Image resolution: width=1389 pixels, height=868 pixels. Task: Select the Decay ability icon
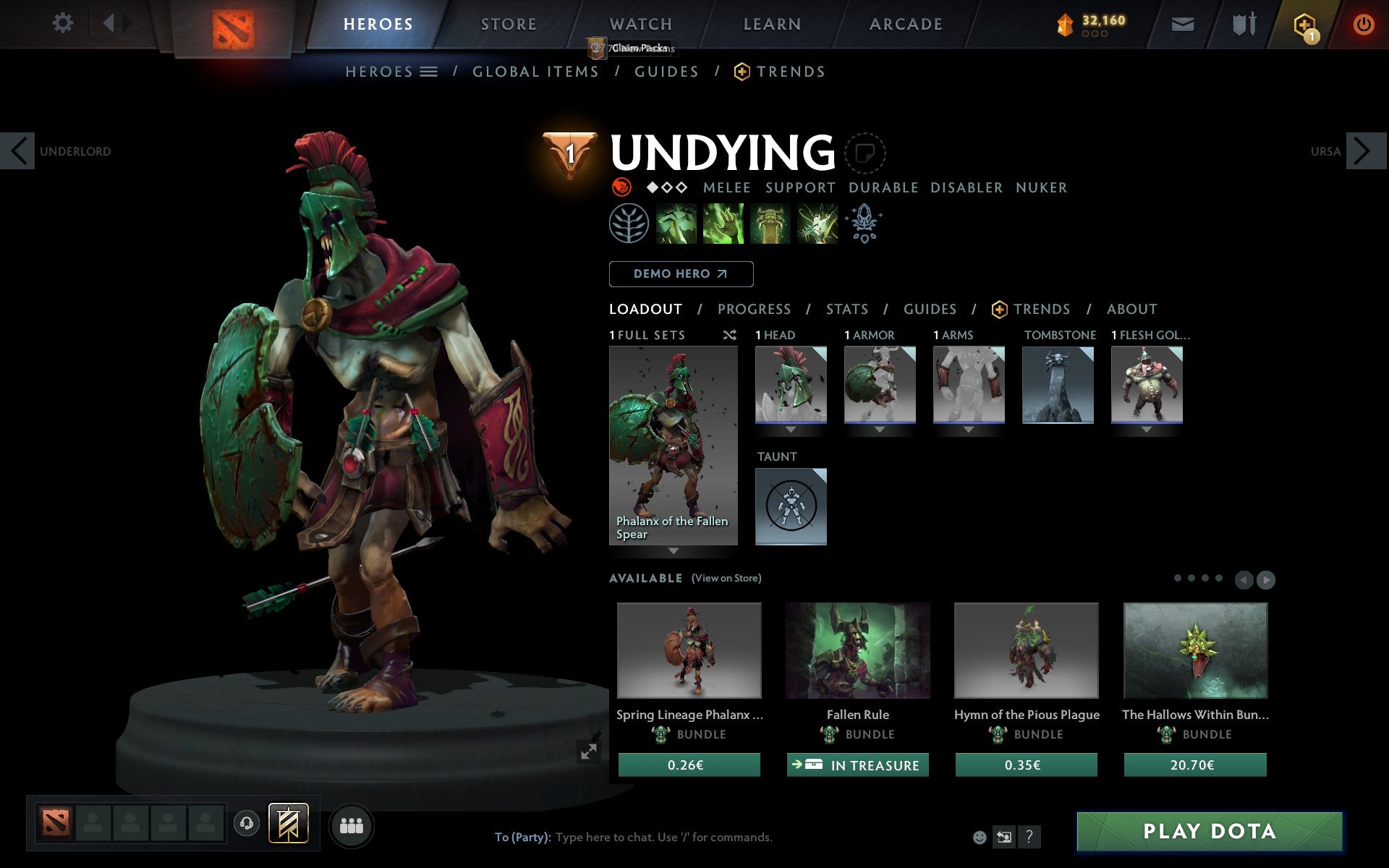[x=677, y=224]
